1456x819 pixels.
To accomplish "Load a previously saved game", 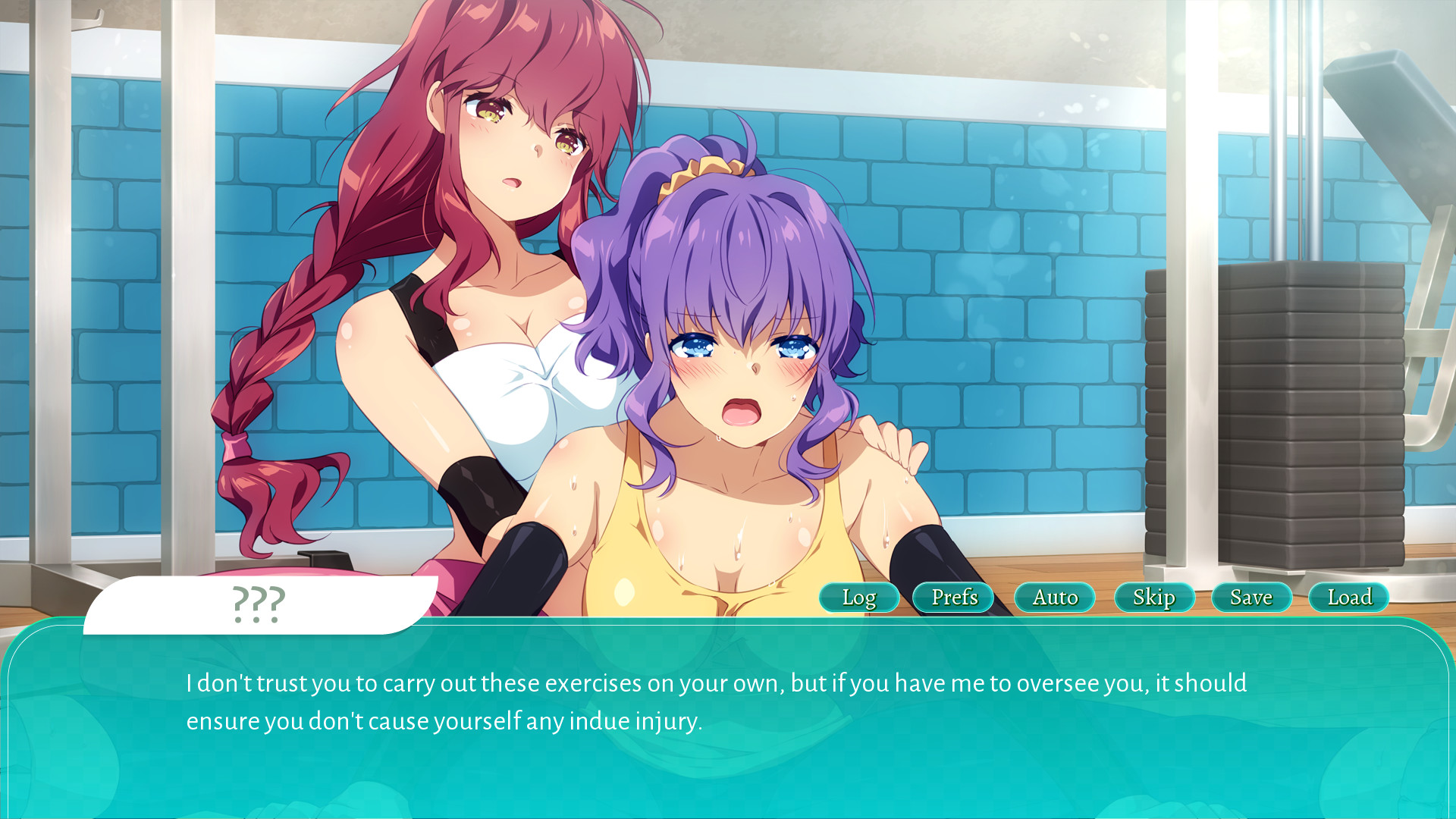I will [x=1348, y=598].
